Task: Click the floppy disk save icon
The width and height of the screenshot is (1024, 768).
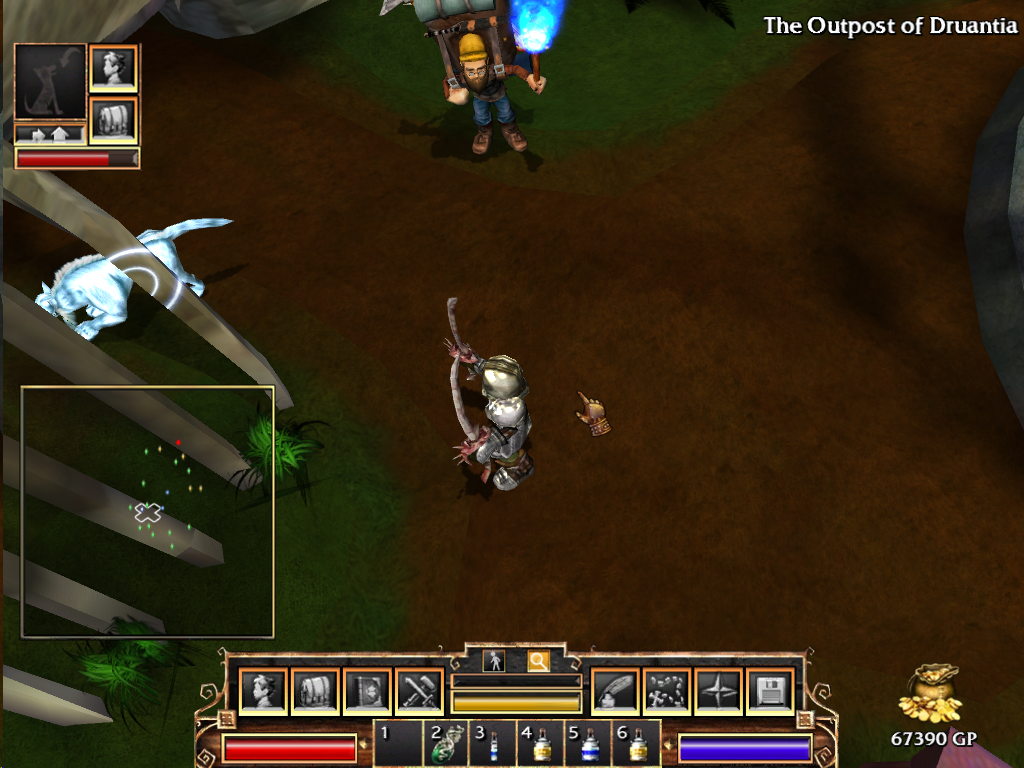Action: point(770,691)
